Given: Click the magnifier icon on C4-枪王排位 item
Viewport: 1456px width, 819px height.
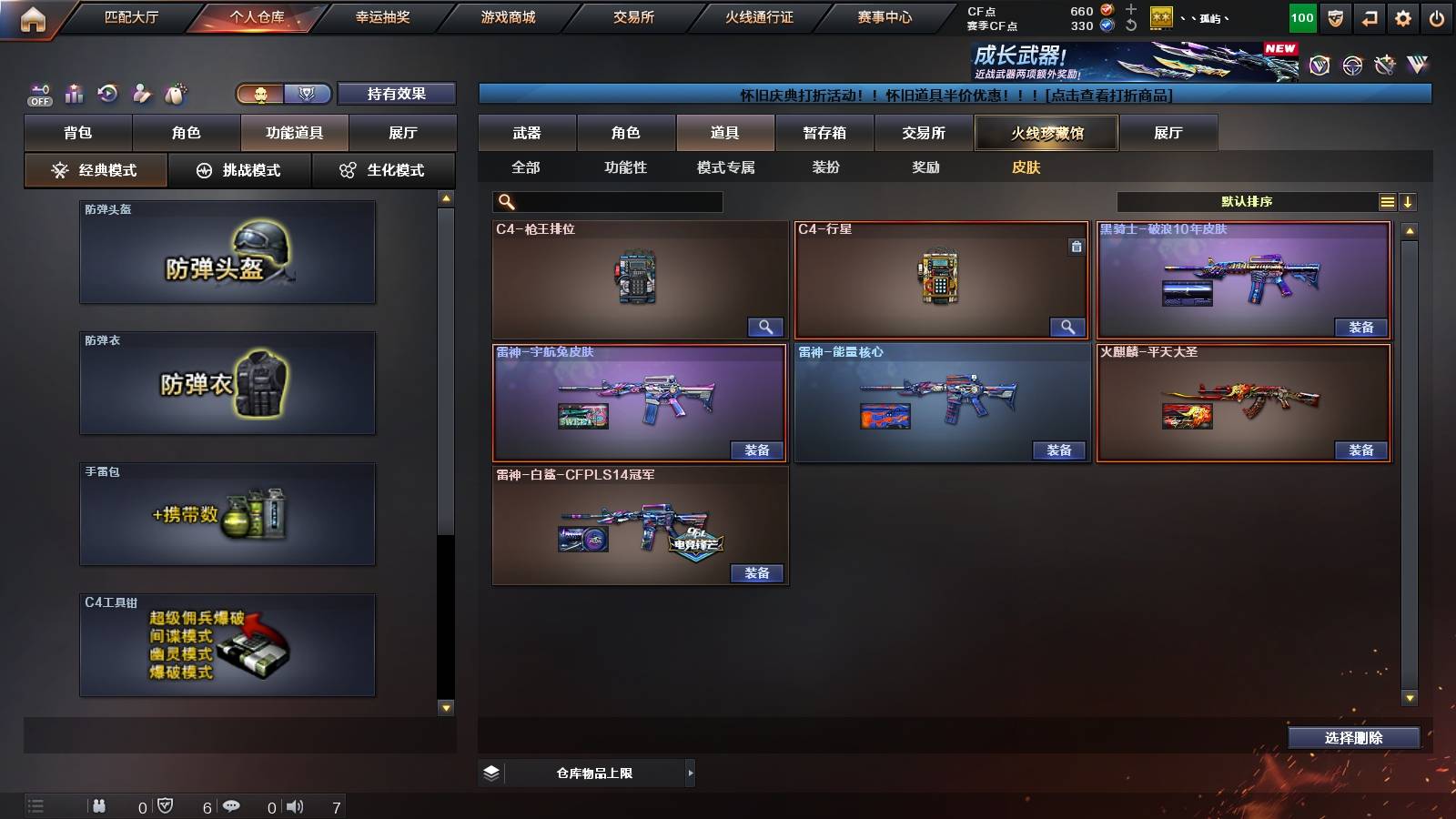Looking at the screenshot, I should 767,326.
